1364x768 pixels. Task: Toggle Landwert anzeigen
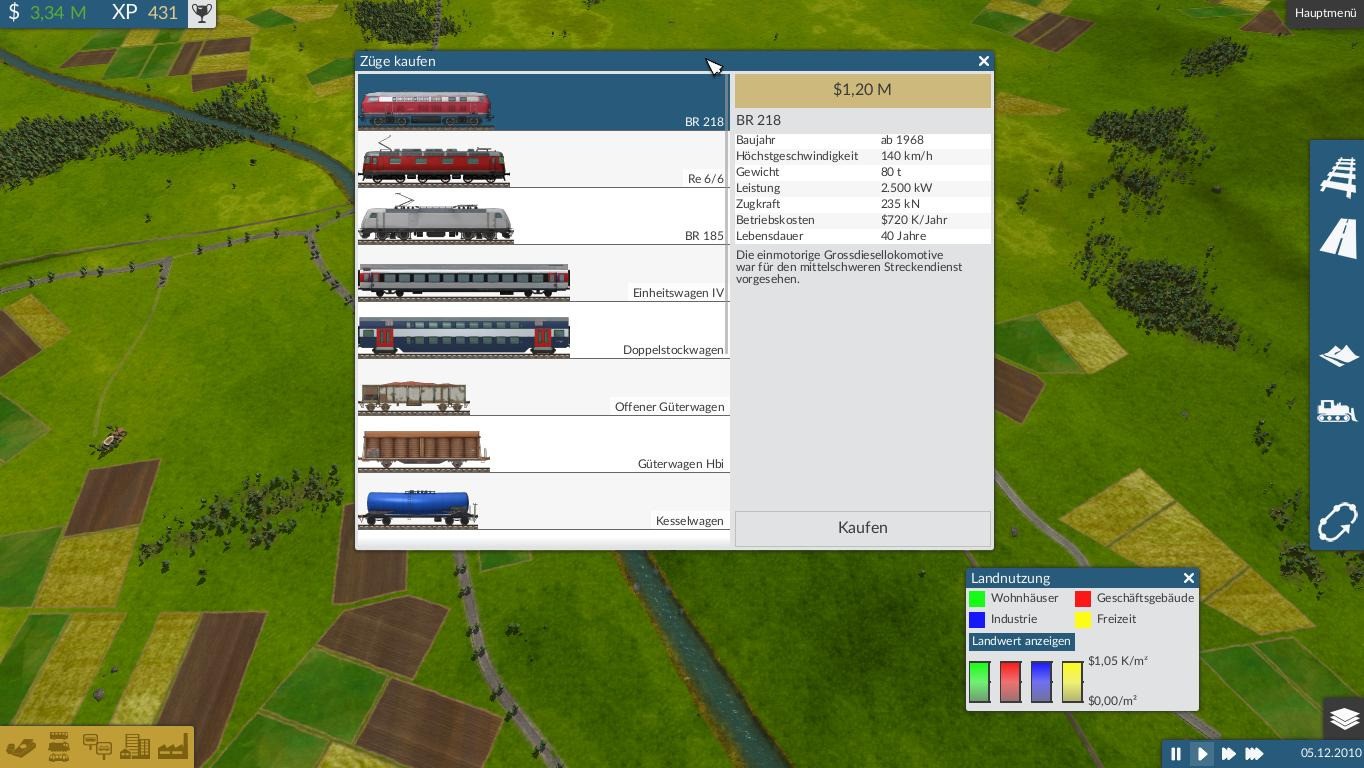1021,641
